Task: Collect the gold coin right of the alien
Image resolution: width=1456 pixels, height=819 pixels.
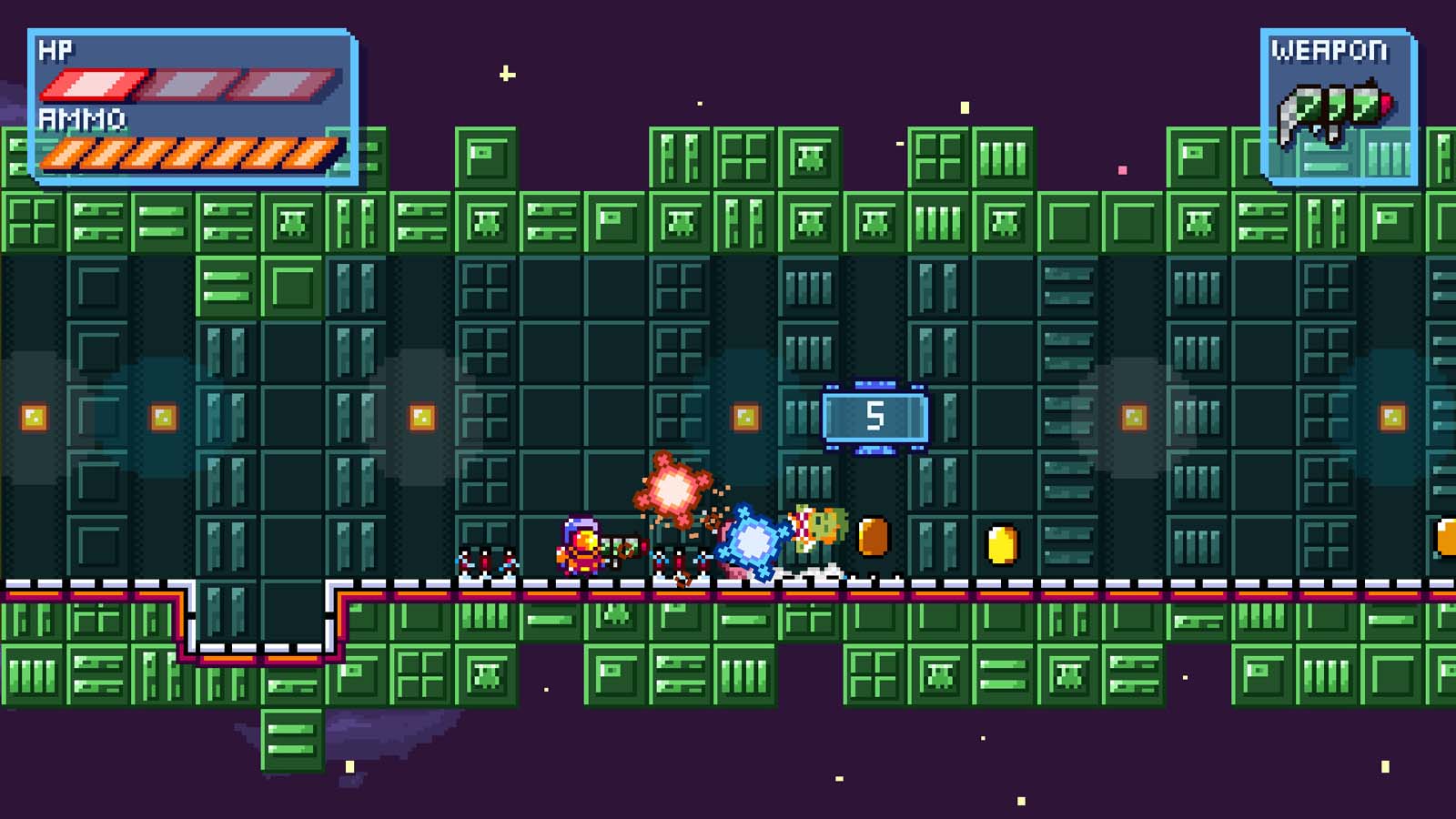Action: click(x=871, y=538)
